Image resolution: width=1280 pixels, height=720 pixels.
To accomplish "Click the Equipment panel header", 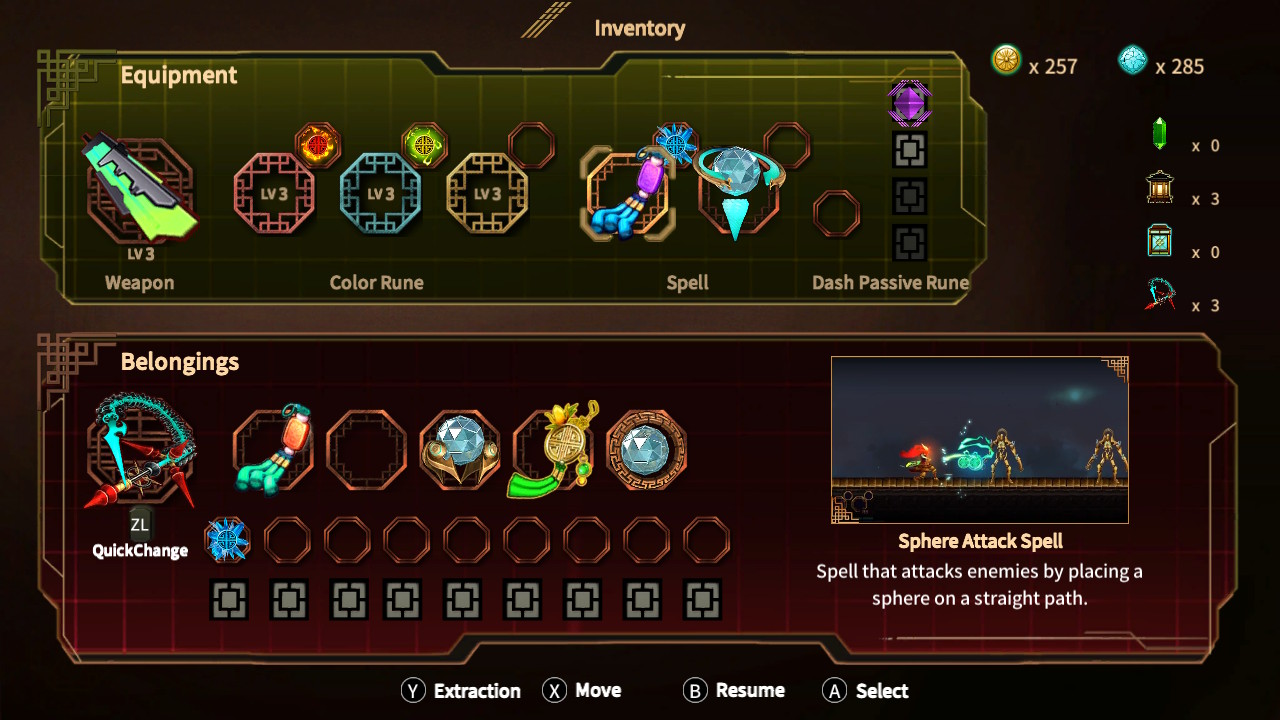I will click(179, 75).
